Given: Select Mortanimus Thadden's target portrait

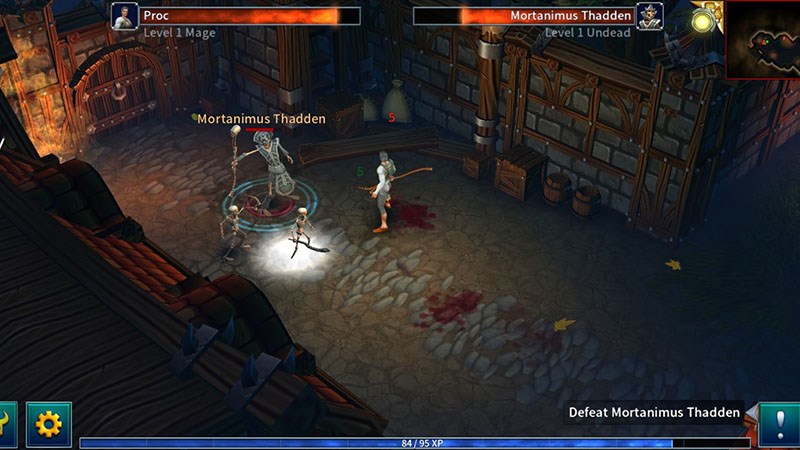Looking at the screenshot, I should [649, 17].
